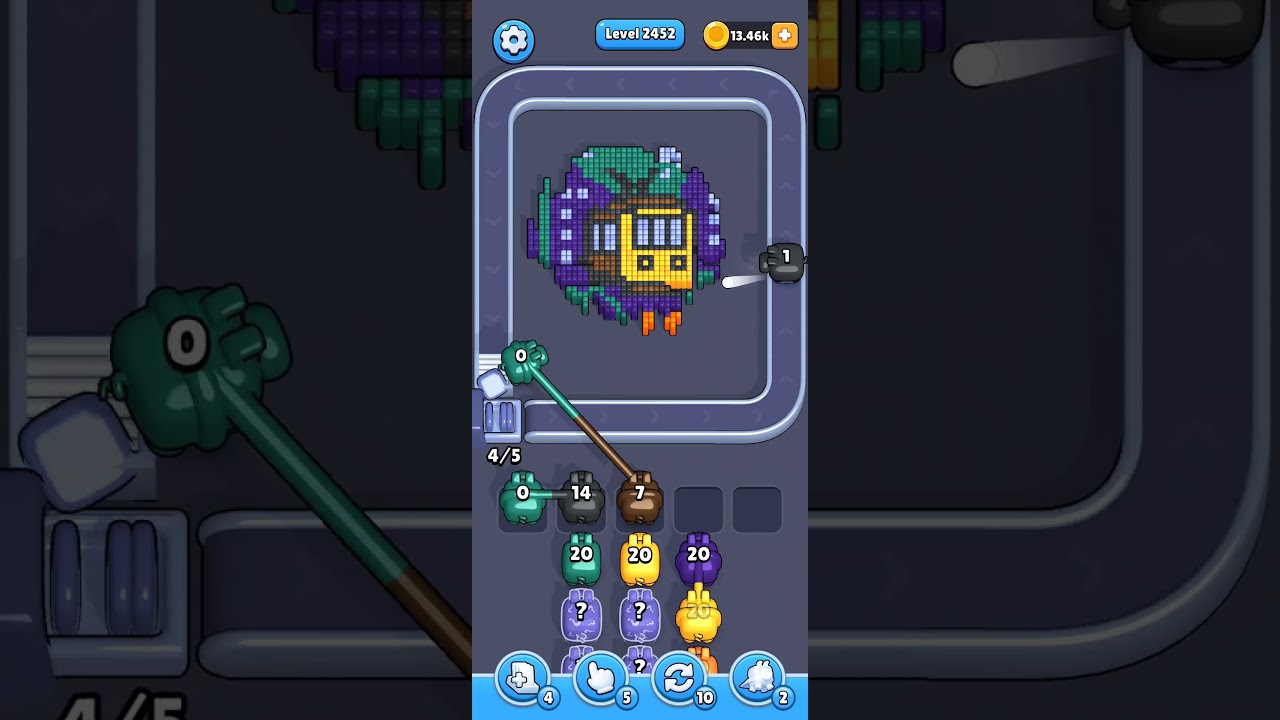The image size is (1280, 720).
Task: Tap the 4/5 stitch counter
Action: point(502,457)
